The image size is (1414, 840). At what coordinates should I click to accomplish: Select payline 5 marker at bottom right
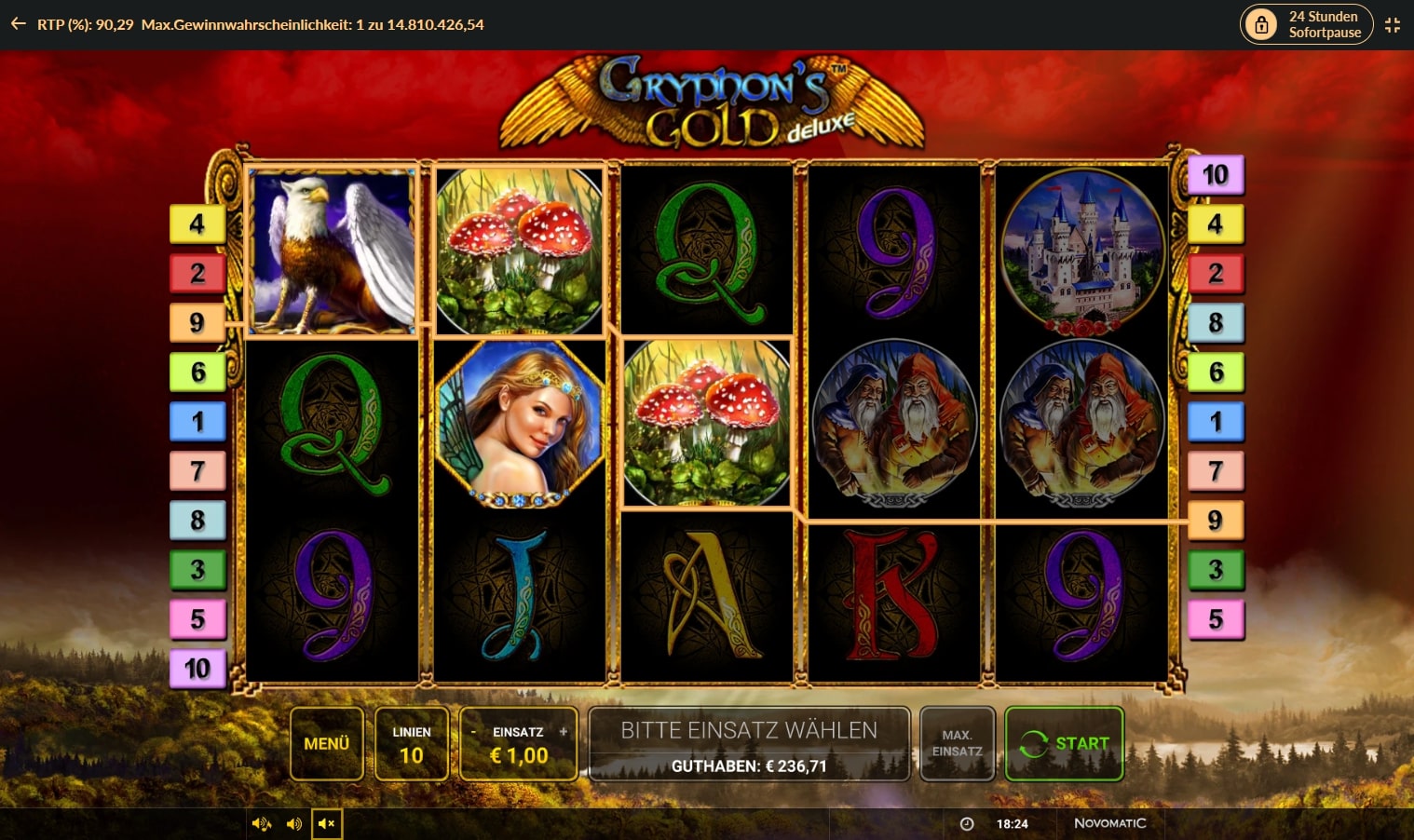point(1216,618)
